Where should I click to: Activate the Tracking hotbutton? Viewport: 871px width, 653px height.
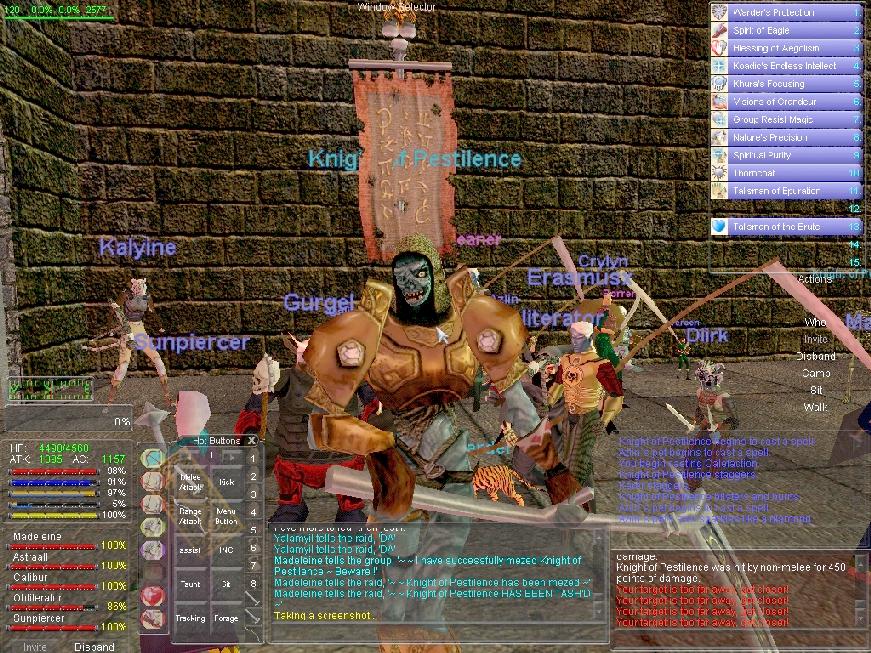[x=190, y=618]
